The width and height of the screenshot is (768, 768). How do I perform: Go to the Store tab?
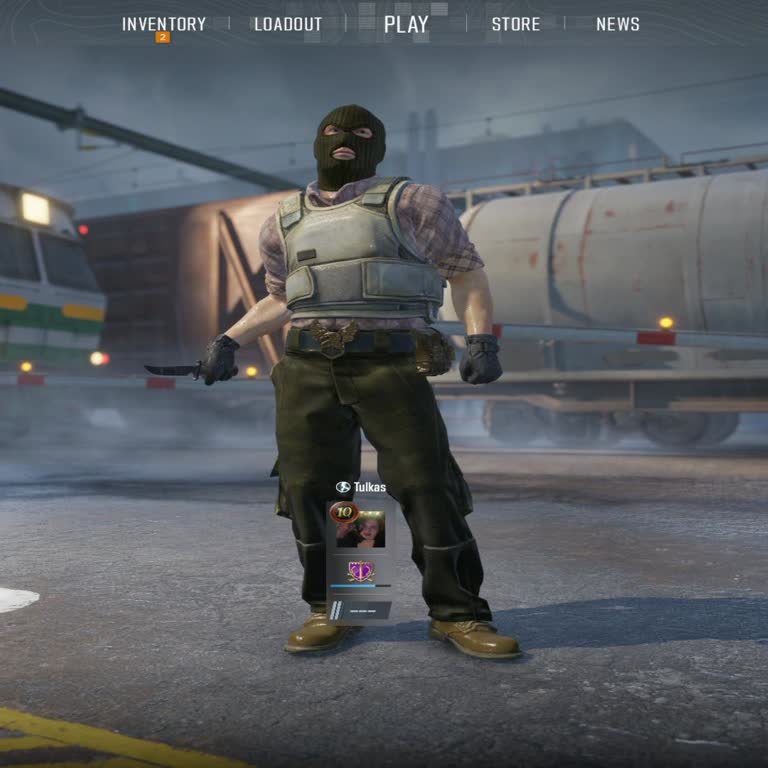(515, 24)
